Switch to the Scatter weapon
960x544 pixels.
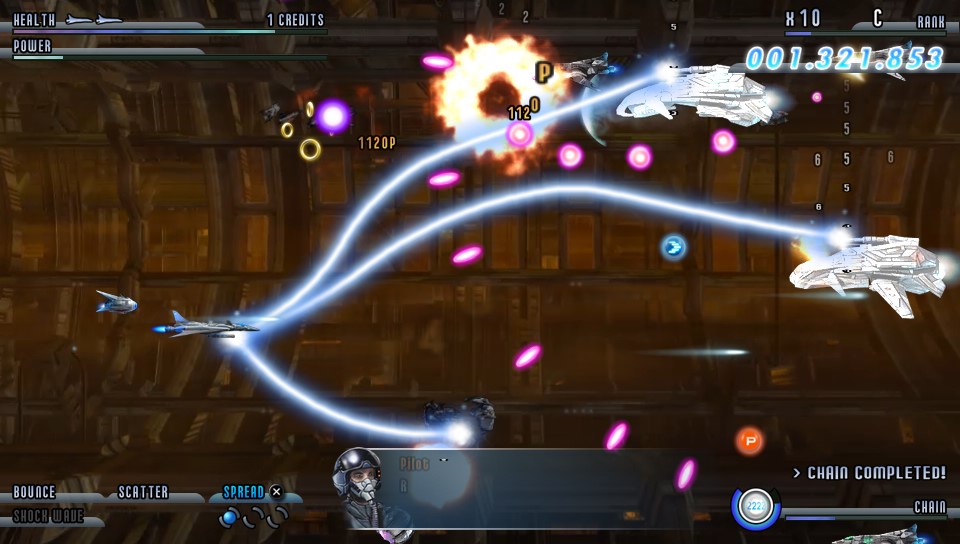click(x=143, y=493)
